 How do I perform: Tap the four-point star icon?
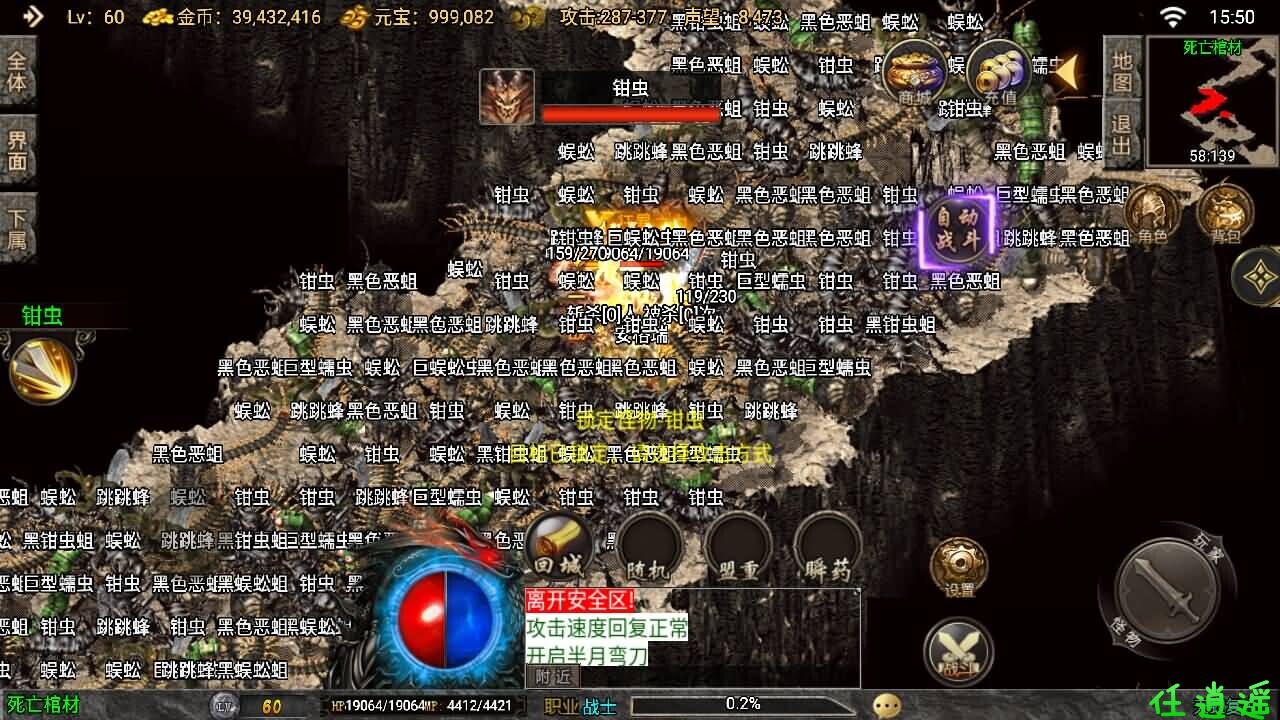coord(1258,276)
